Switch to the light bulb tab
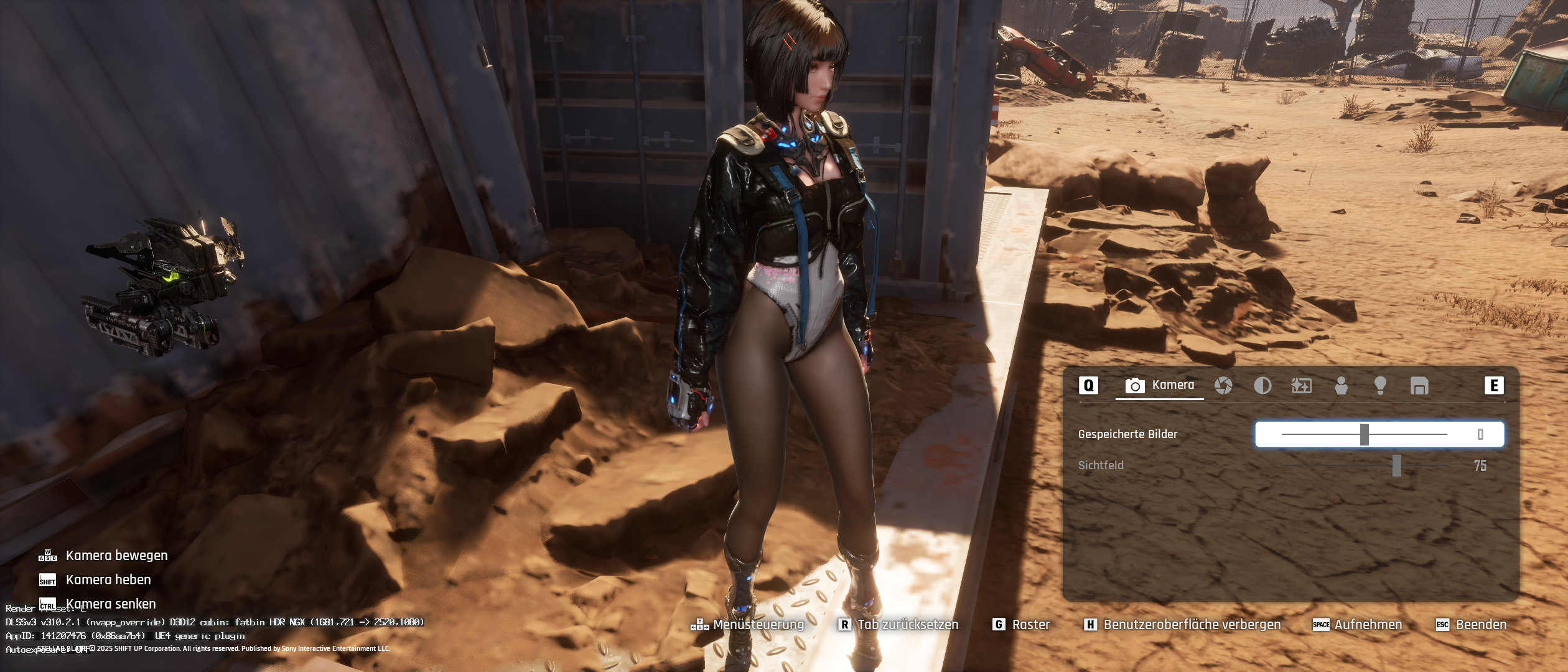Screen dimensions: 1568x672 click(1380, 386)
